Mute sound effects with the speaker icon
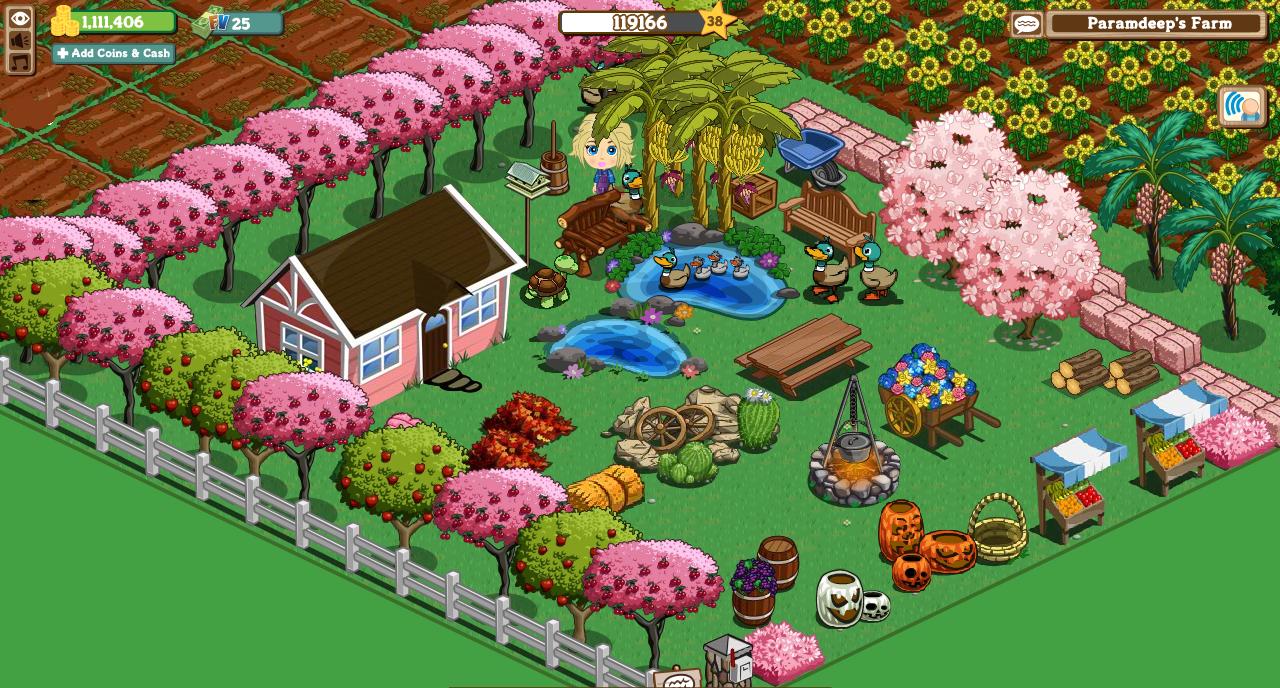1280x688 pixels. (x=20, y=40)
